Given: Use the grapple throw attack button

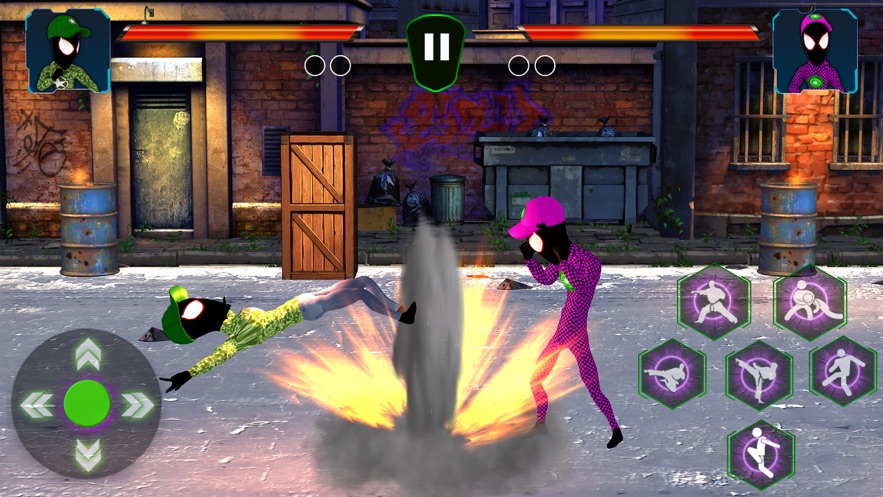Looking at the screenshot, I should click(x=810, y=302).
